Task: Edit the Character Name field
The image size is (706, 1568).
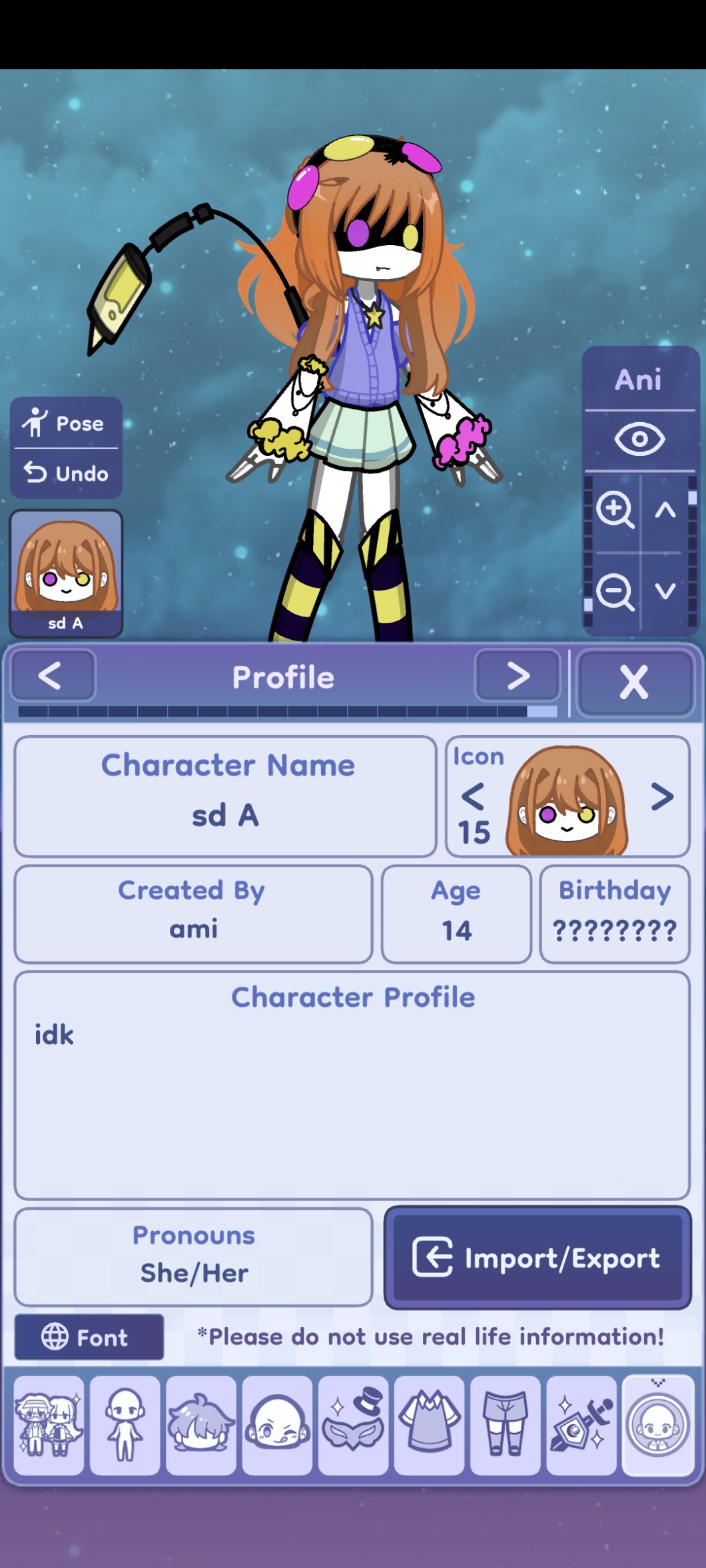Action: click(225, 796)
